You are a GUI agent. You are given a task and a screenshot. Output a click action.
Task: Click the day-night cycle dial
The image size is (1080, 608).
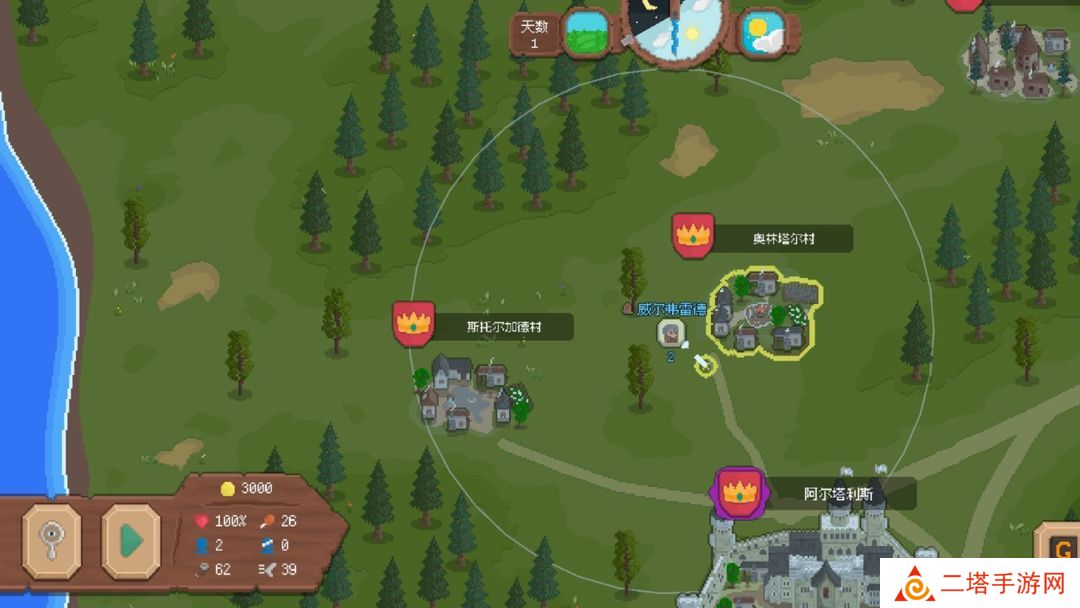[x=674, y=26]
